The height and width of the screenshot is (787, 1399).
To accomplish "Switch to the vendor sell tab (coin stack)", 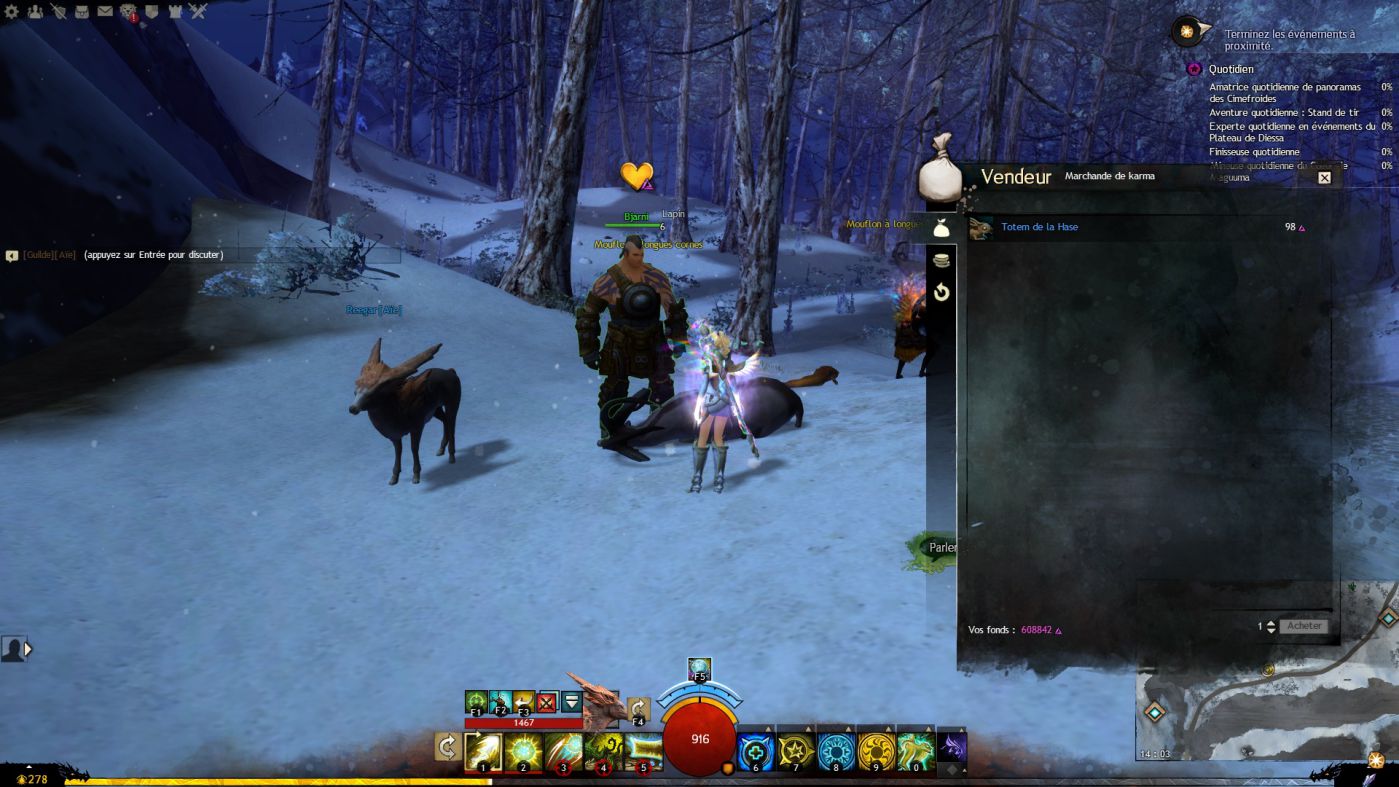I will click(x=941, y=260).
